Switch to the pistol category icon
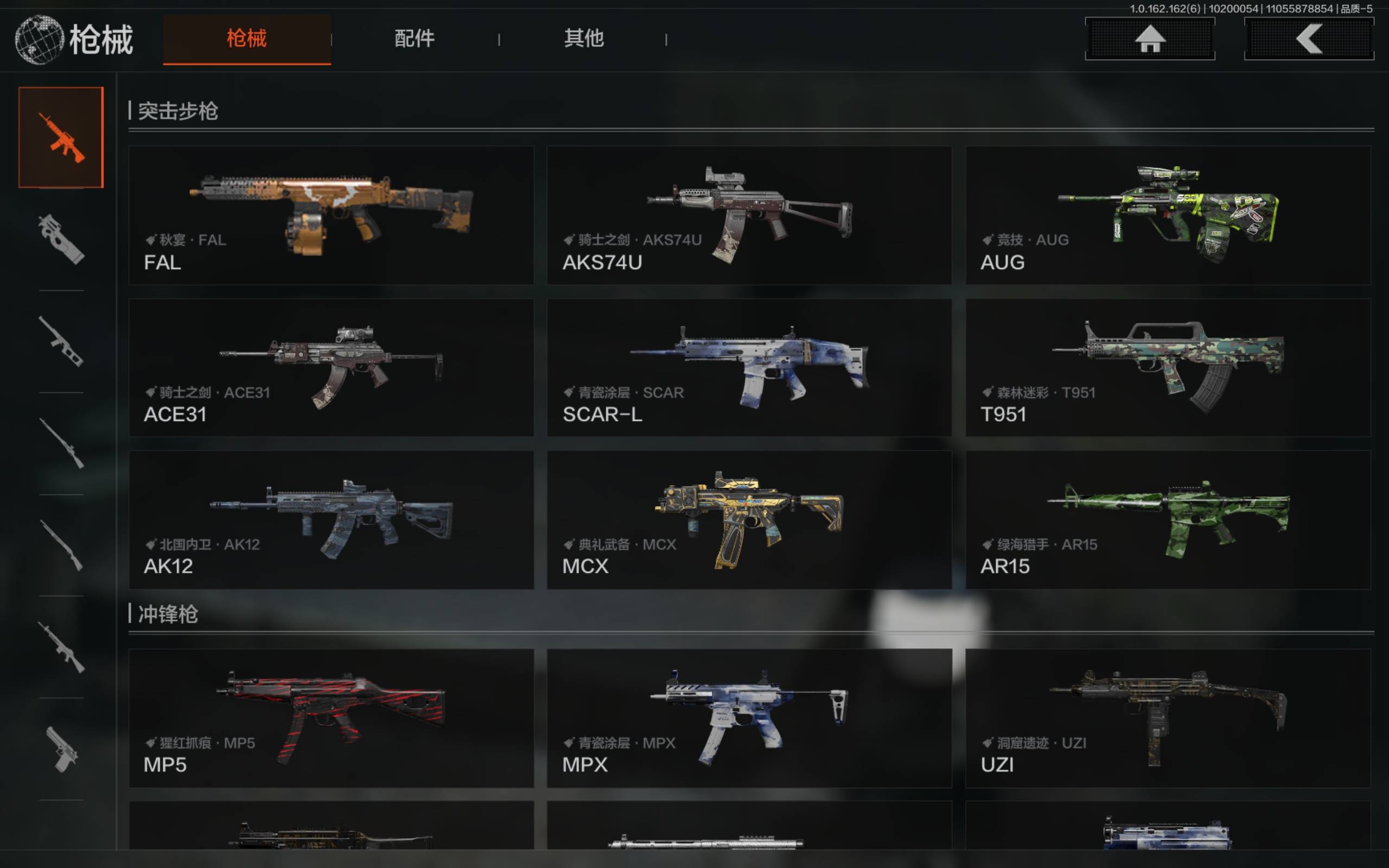The width and height of the screenshot is (1389, 868). (61, 749)
